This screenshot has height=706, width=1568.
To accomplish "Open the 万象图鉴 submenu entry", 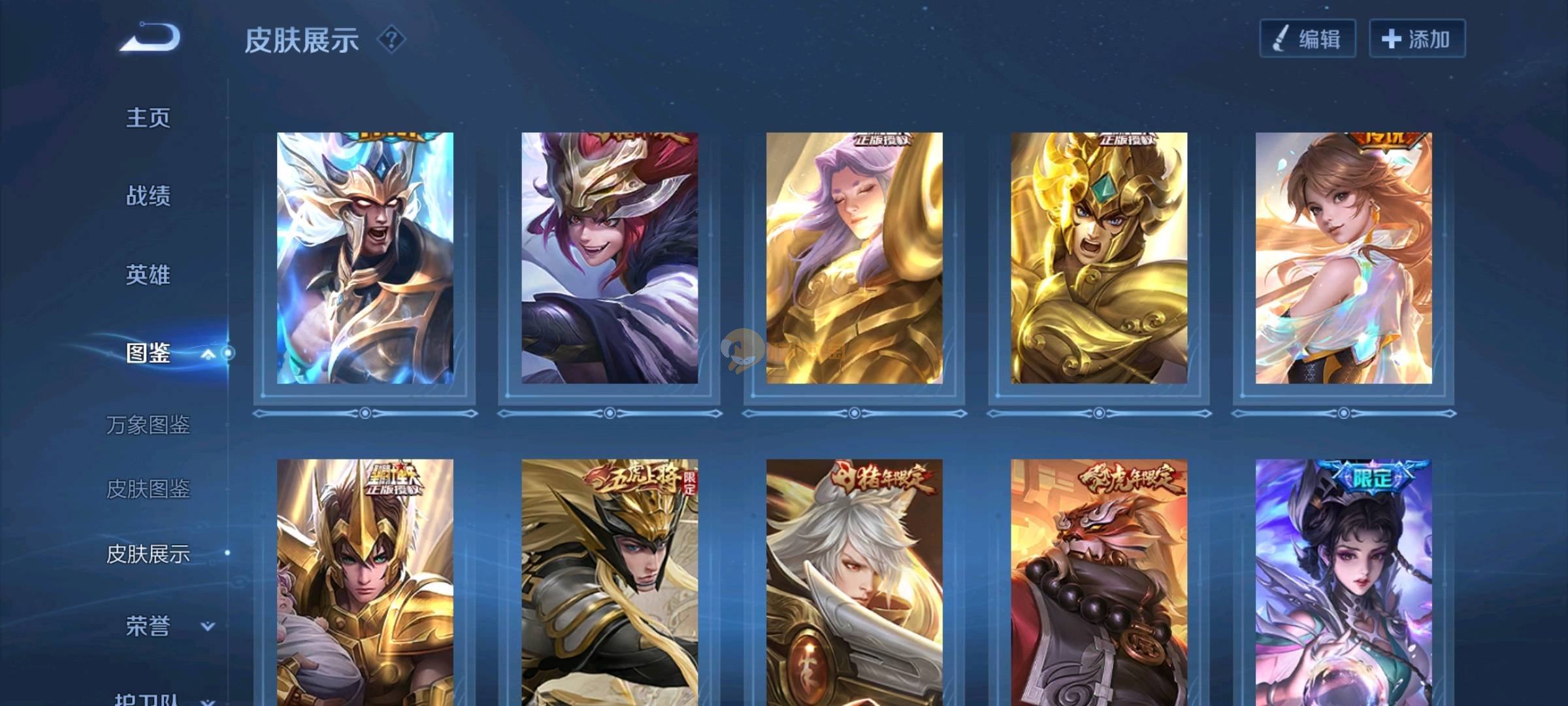I will [148, 425].
